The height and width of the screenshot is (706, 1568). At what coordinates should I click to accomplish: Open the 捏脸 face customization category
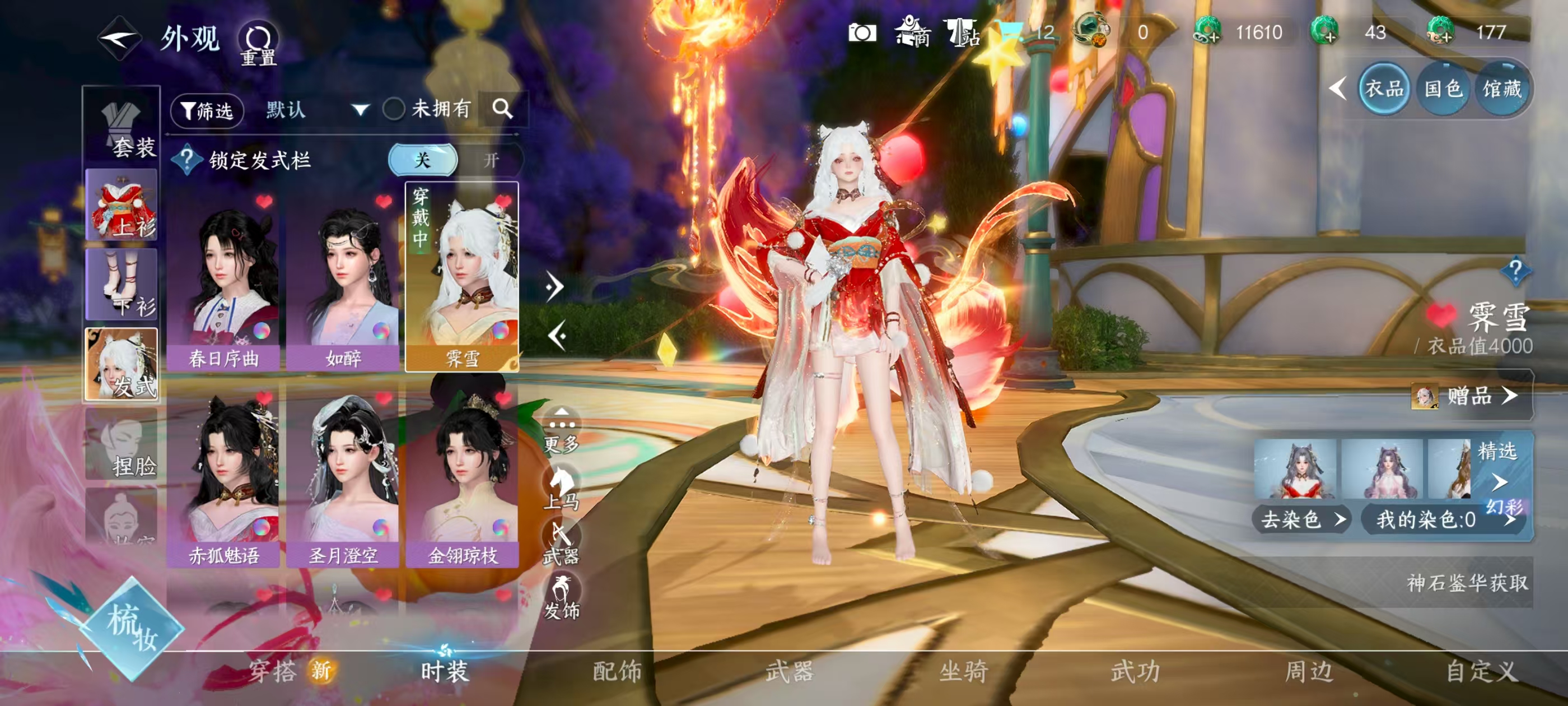pos(122,445)
